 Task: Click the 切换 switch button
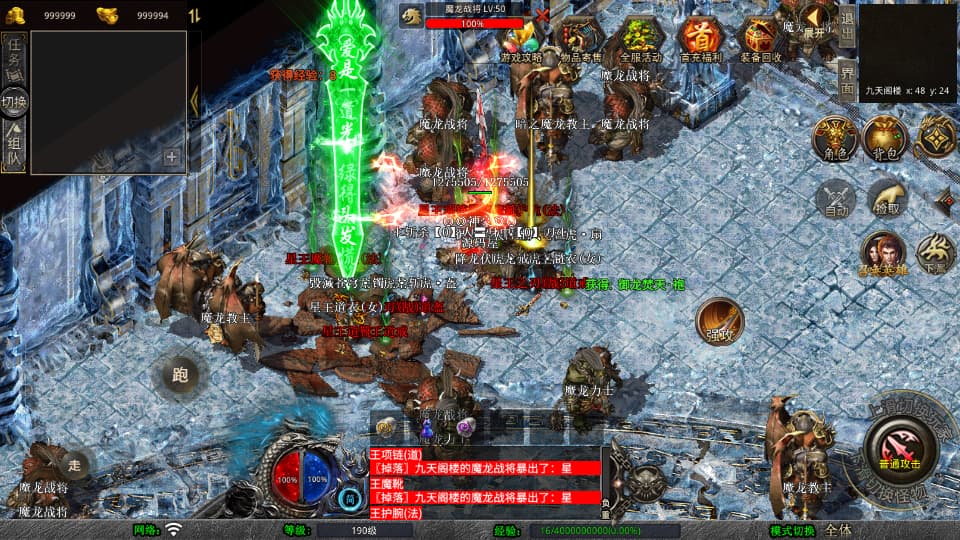pos(14,101)
